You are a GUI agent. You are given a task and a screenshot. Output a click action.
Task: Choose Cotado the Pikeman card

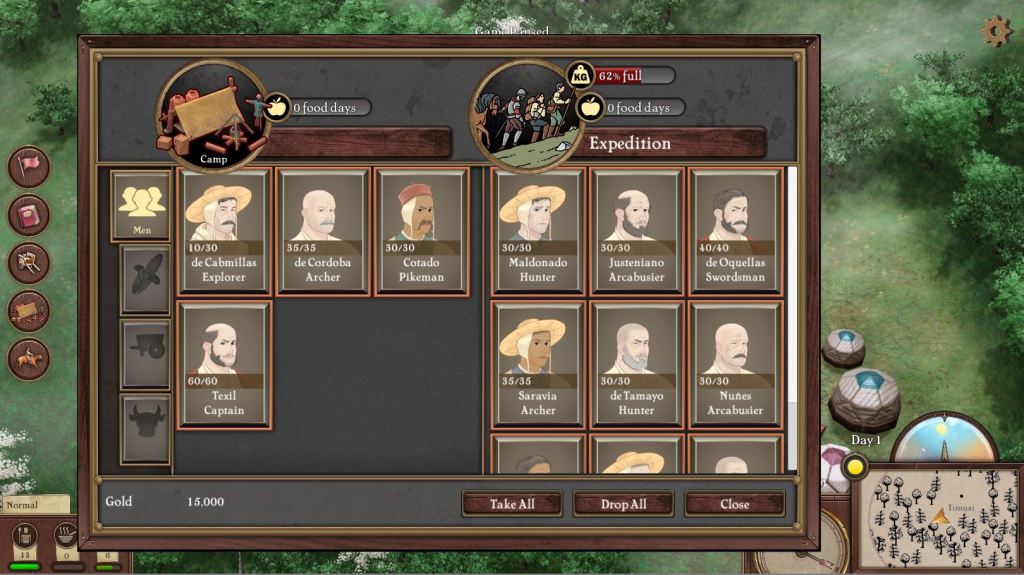pos(421,231)
